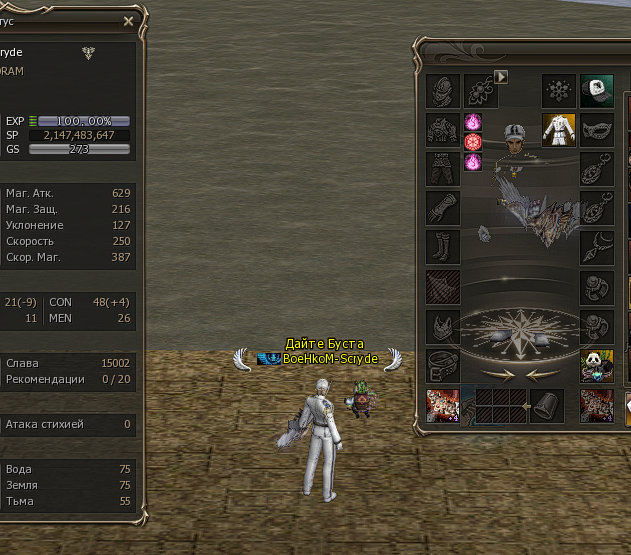Close the character status window
The height and width of the screenshot is (555, 631).
(128, 21)
